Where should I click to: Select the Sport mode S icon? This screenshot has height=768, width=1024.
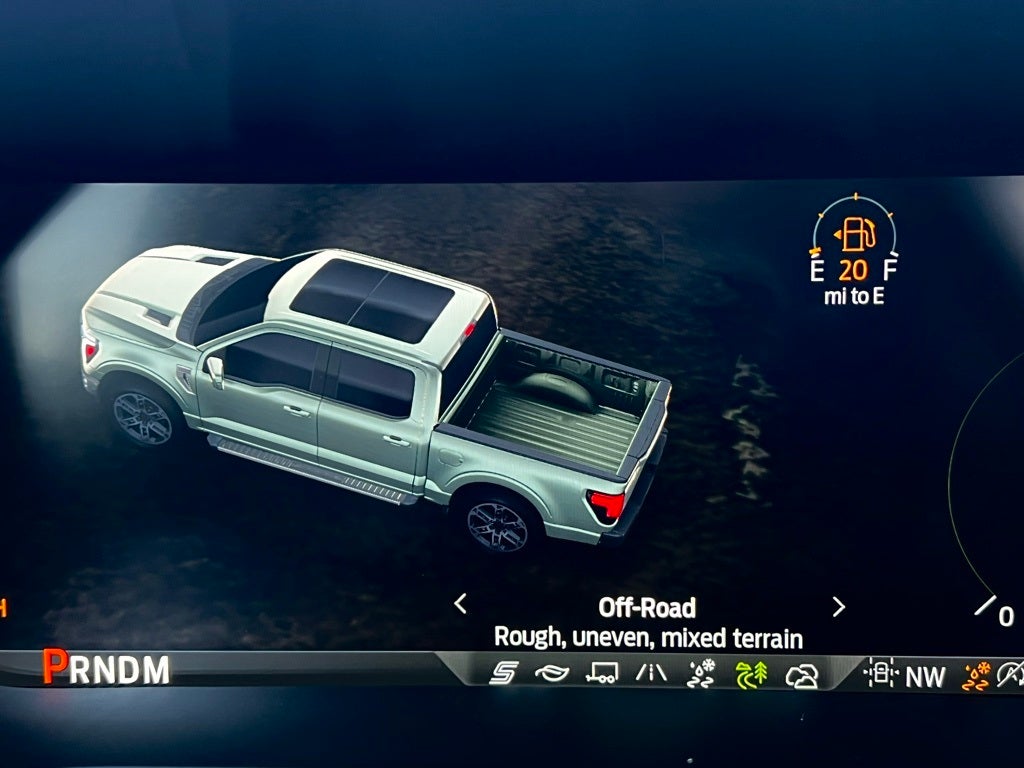point(503,674)
